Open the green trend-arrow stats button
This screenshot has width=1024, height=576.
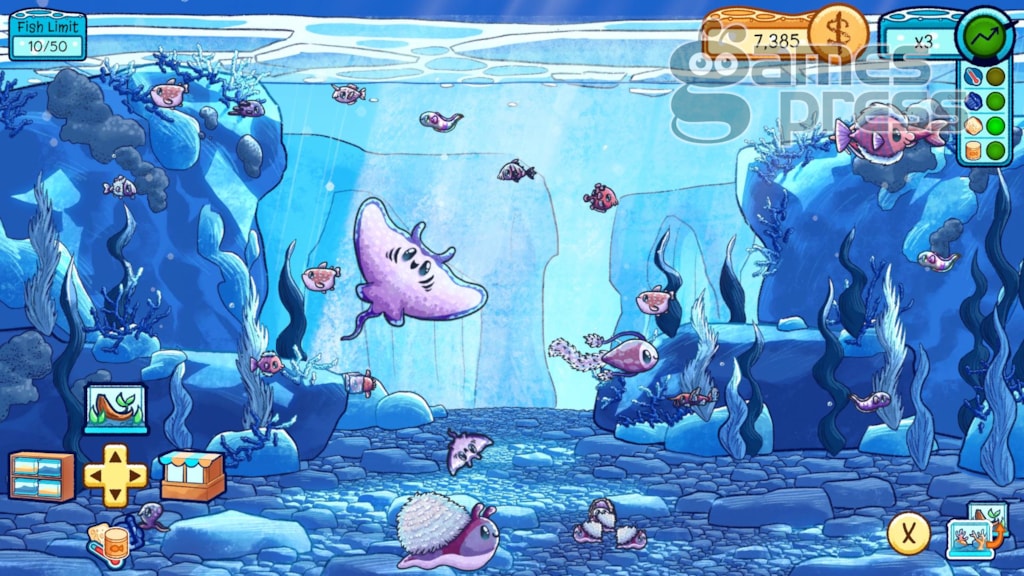tap(985, 36)
